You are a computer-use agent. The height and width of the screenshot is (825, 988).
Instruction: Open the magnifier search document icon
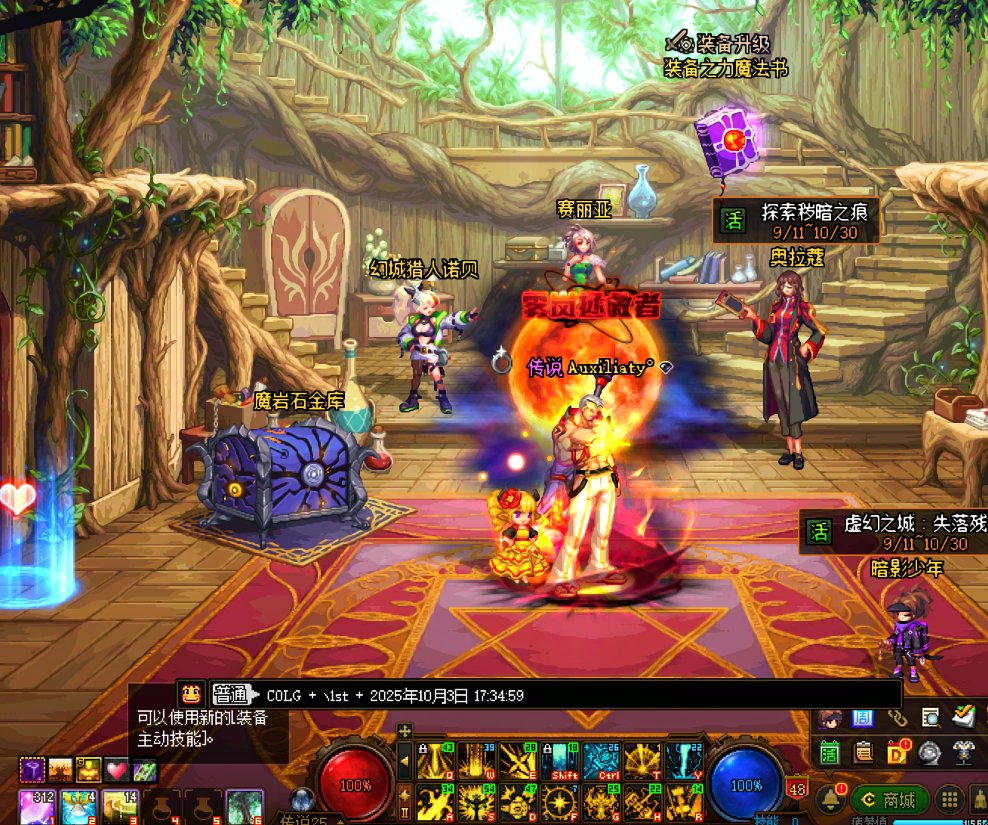(x=931, y=717)
